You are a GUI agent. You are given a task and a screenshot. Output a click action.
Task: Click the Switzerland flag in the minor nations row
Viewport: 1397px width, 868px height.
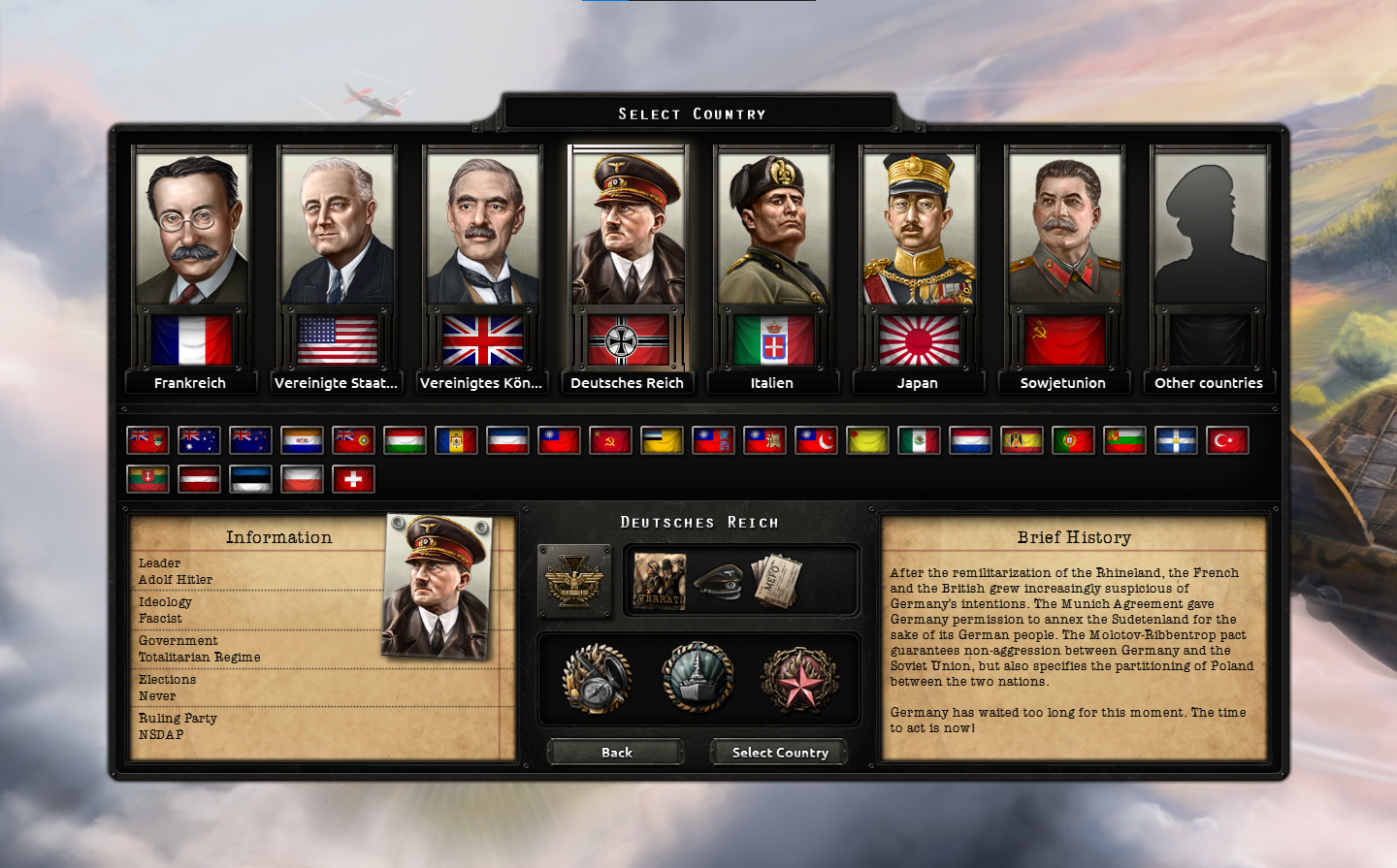point(353,478)
